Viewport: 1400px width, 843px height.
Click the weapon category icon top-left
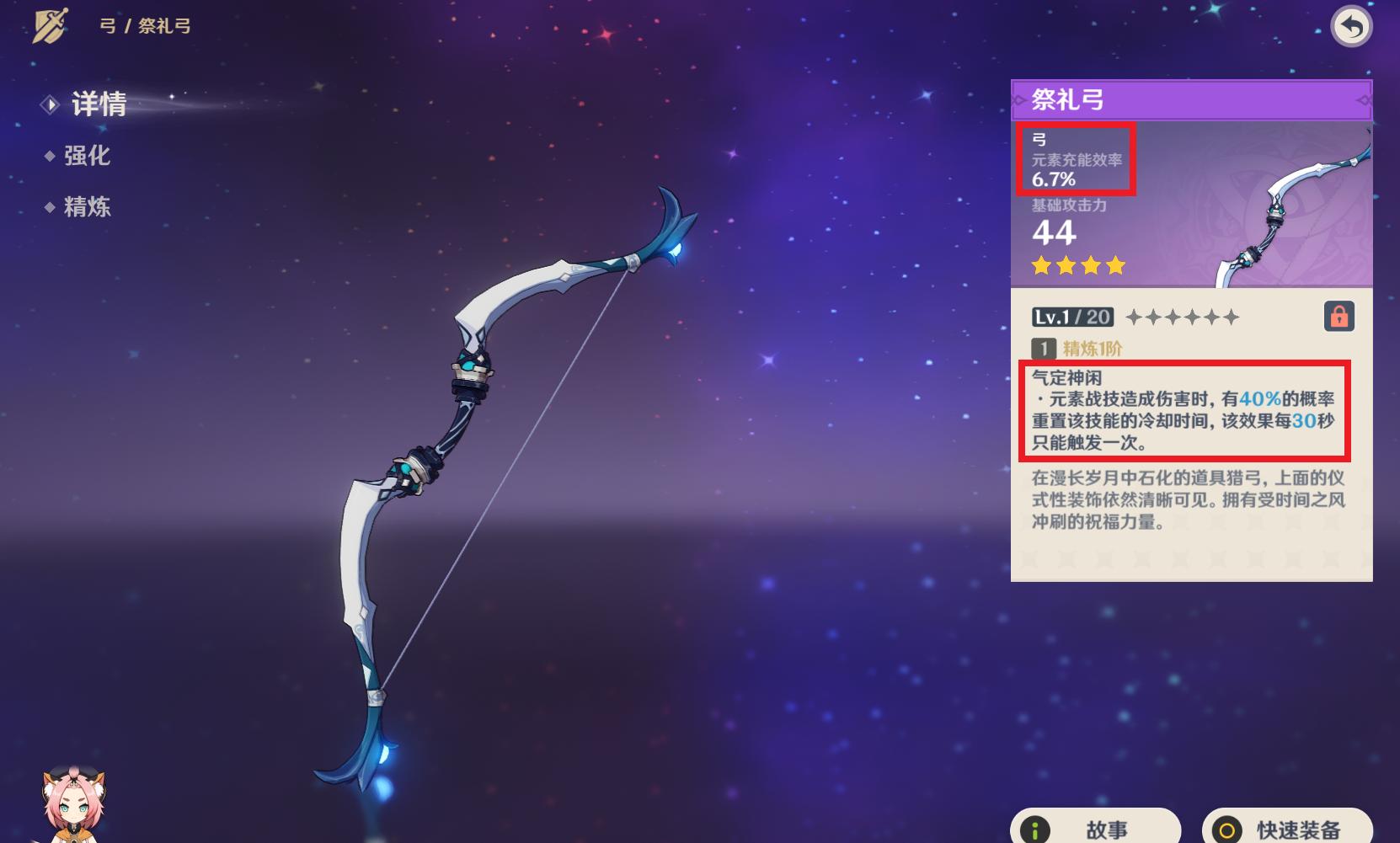point(49,24)
